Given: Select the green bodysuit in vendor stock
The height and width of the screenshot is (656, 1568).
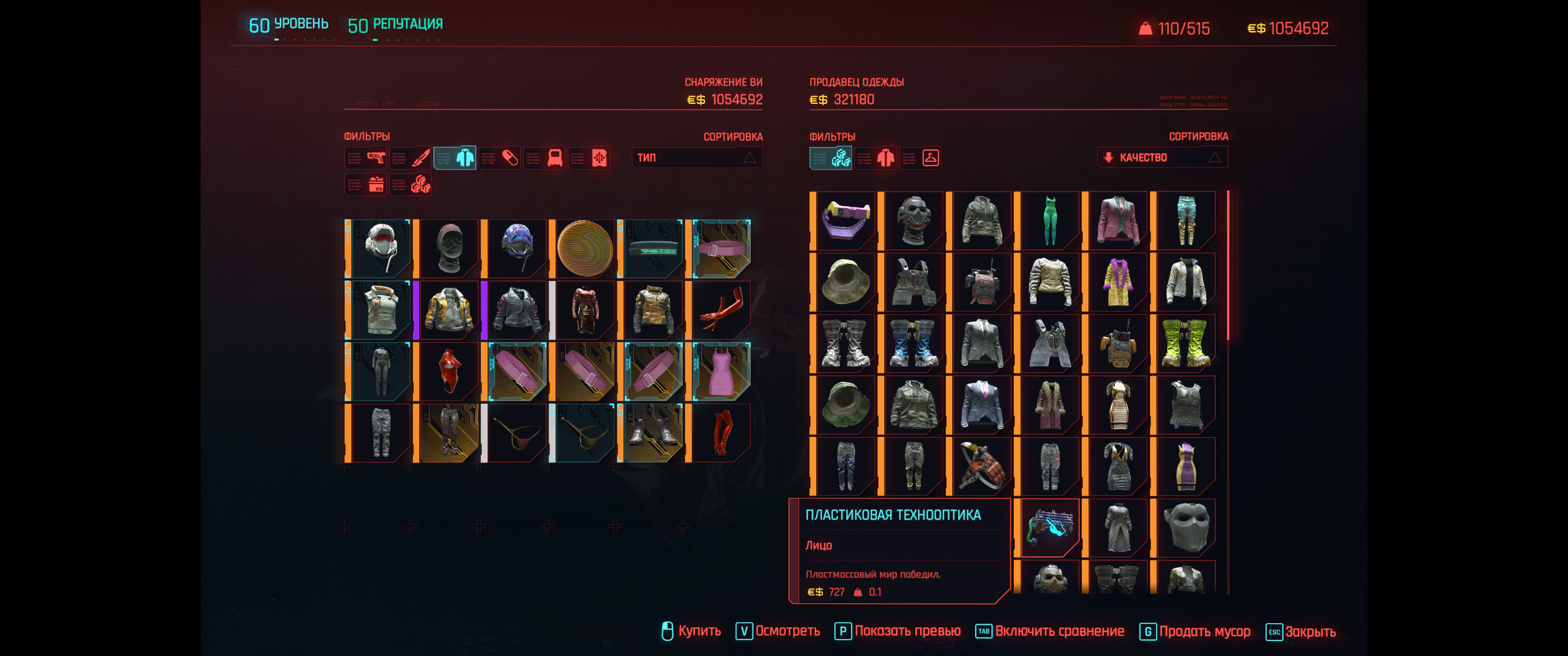Looking at the screenshot, I should (x=1050, y=220).
